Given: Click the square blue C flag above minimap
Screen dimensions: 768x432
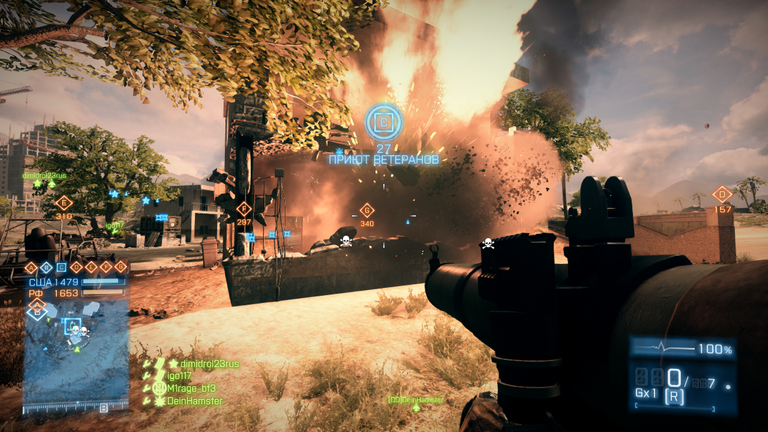Looking at the screenshot, I should point(61,267).
